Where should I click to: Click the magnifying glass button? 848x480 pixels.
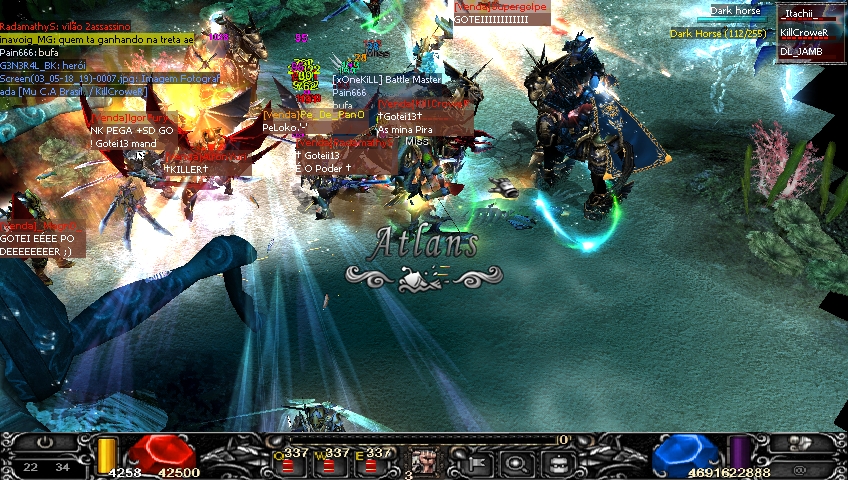tap(516, 463)
